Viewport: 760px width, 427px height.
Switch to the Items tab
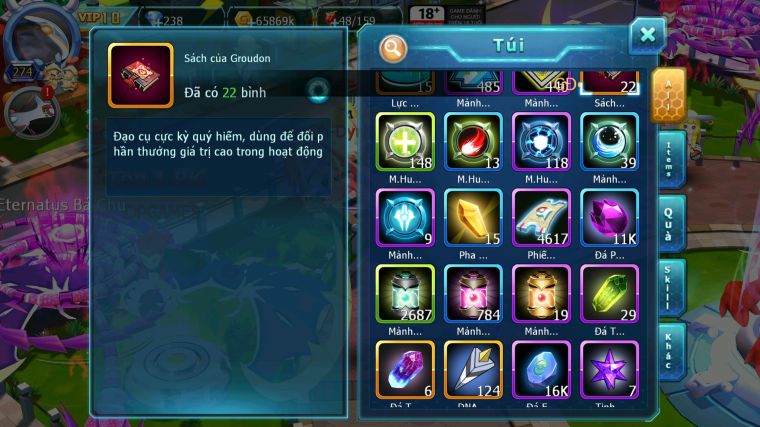(x=670, y=160)
